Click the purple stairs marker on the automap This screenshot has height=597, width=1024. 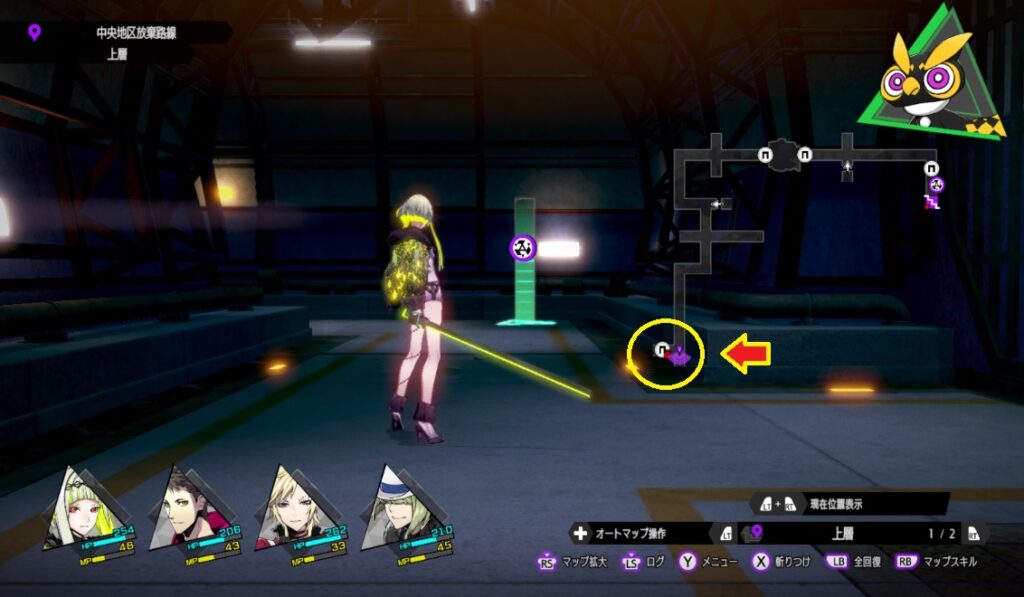pyautogui.click(x=930, y=202)
